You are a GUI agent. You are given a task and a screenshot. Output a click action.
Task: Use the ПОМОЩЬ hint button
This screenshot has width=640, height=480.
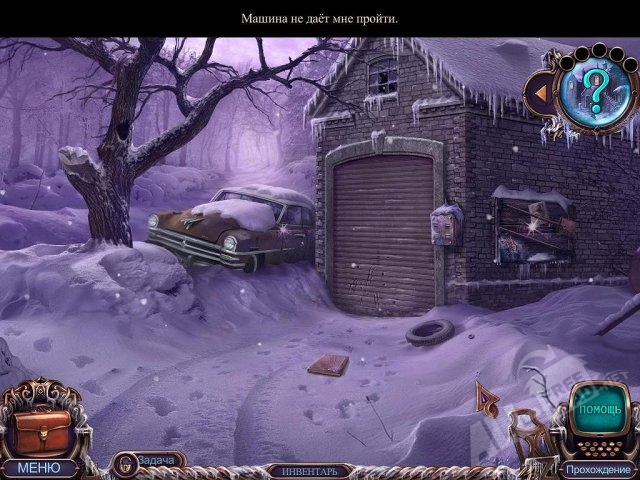[600, 410]
